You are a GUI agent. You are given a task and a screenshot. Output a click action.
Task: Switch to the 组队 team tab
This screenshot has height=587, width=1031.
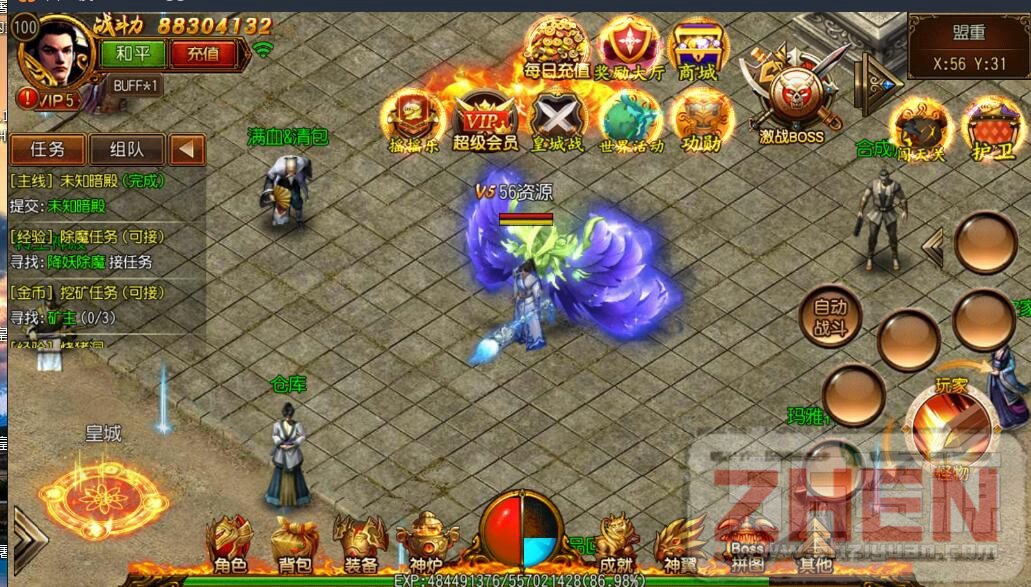126,150
